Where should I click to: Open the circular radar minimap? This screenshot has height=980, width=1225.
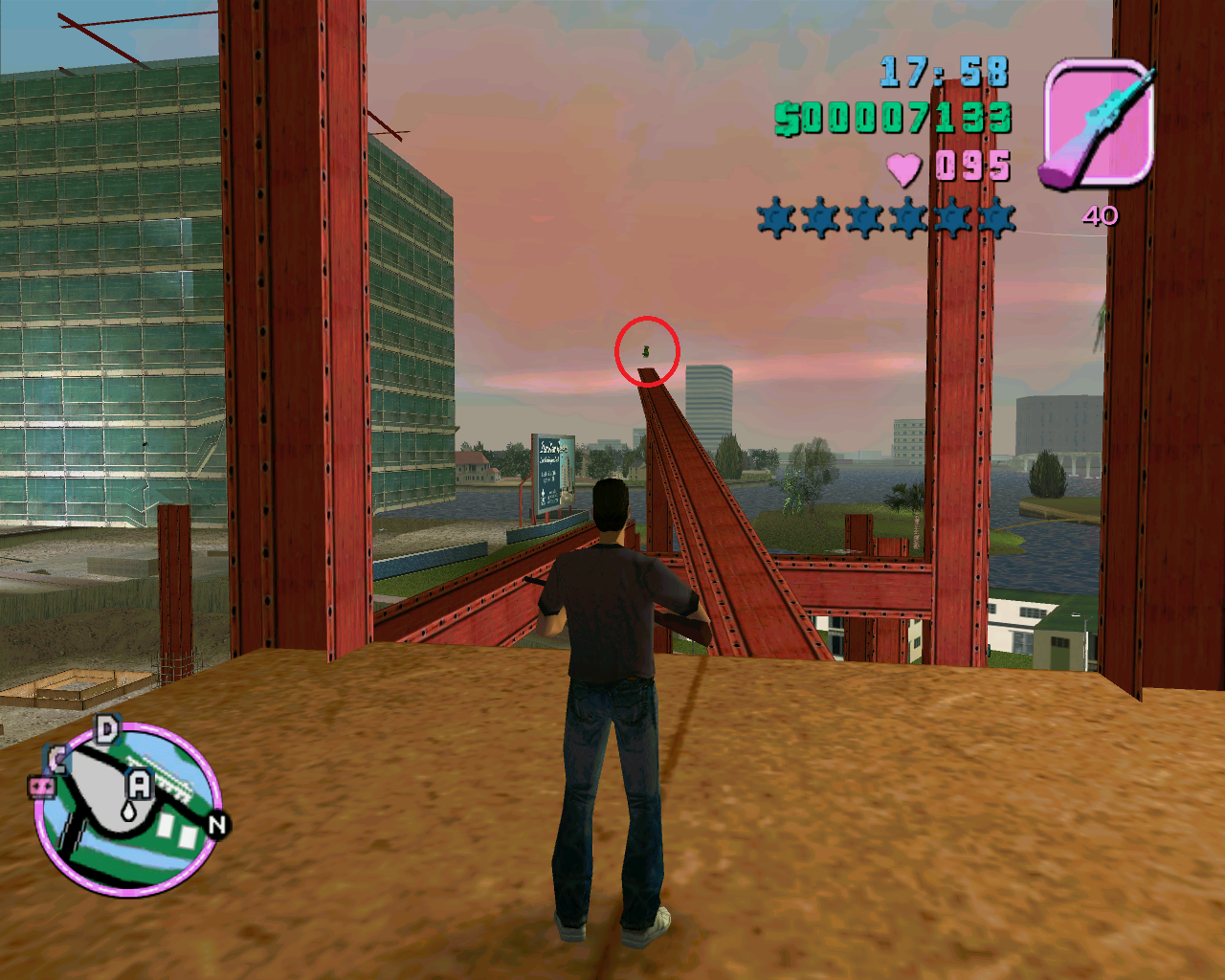(x=128, y=810)
